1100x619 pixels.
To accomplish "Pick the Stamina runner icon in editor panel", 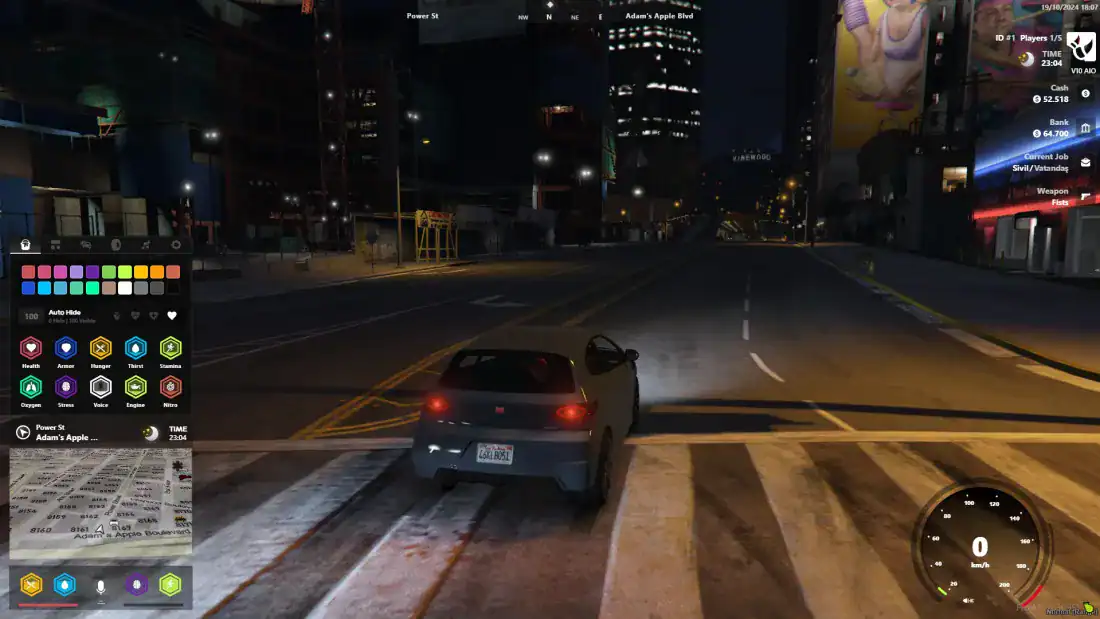I will point(171,348).
